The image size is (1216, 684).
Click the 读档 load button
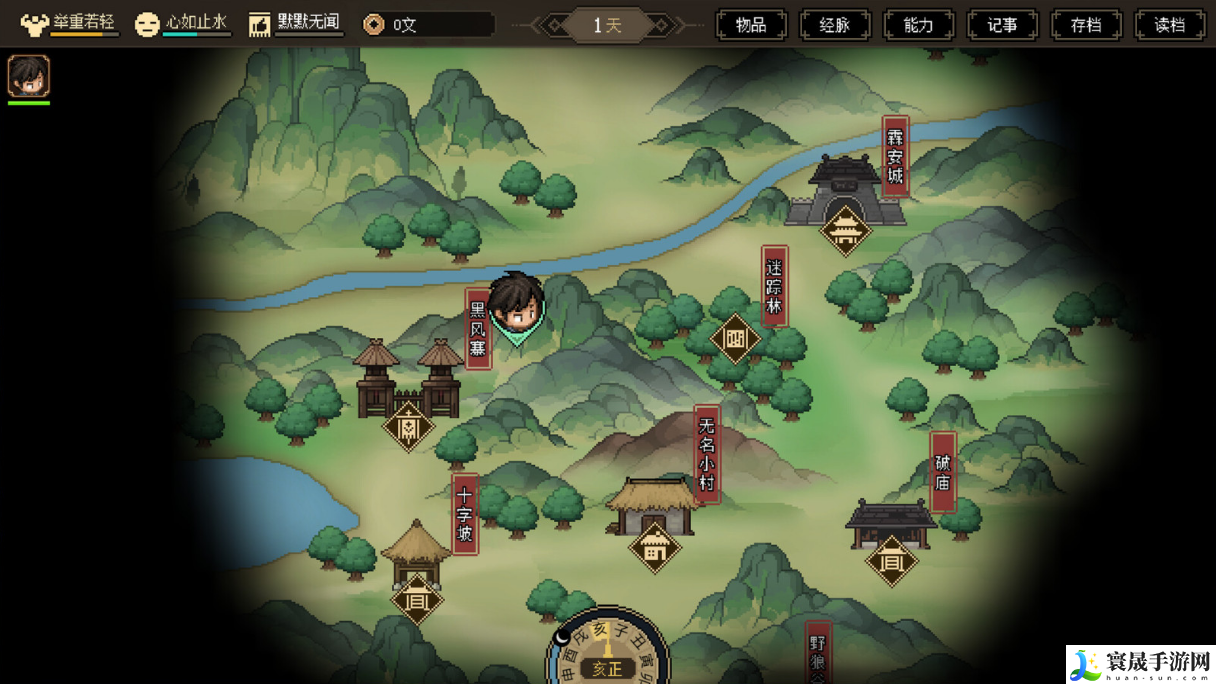[1169, 25]
